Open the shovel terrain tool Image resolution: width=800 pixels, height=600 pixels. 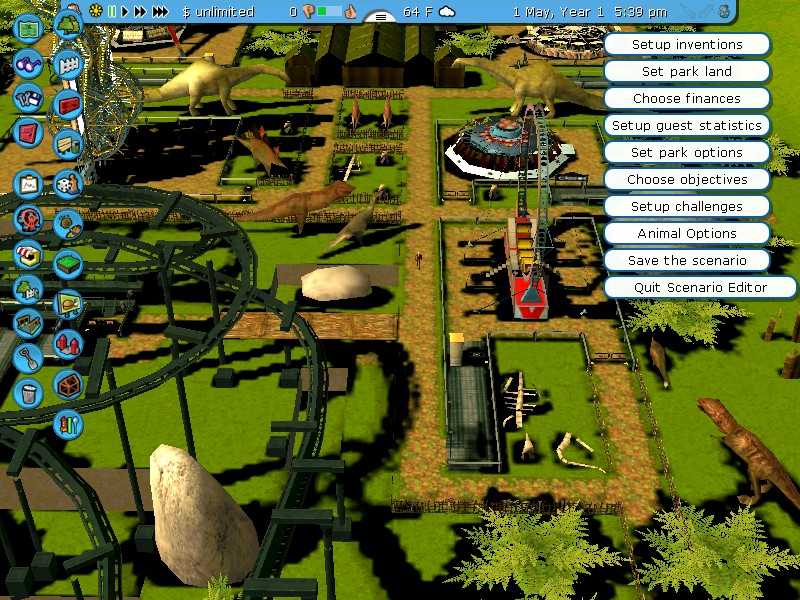click(28, 356)
